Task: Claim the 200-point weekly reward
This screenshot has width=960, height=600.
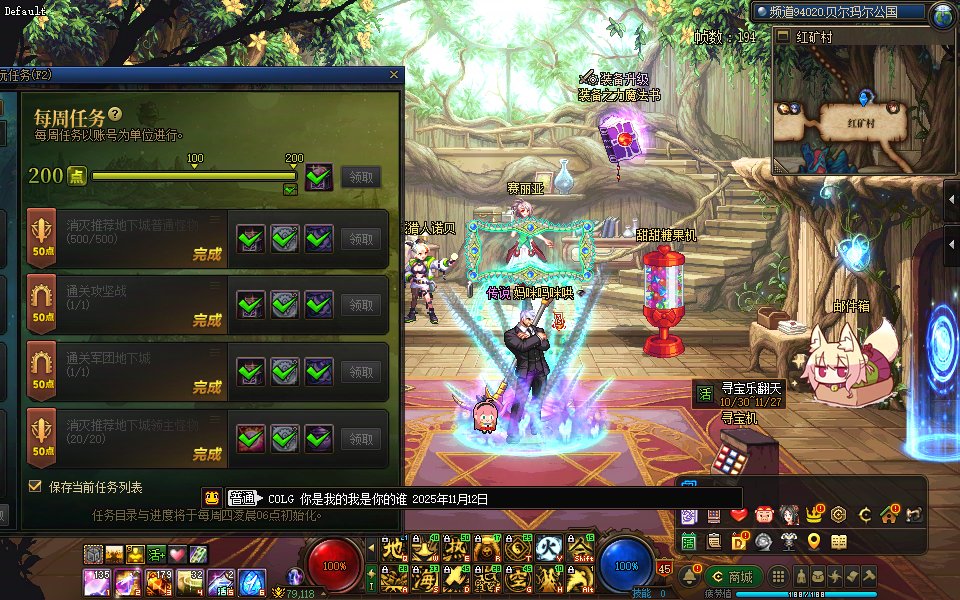Action: [x=361, y=177]
